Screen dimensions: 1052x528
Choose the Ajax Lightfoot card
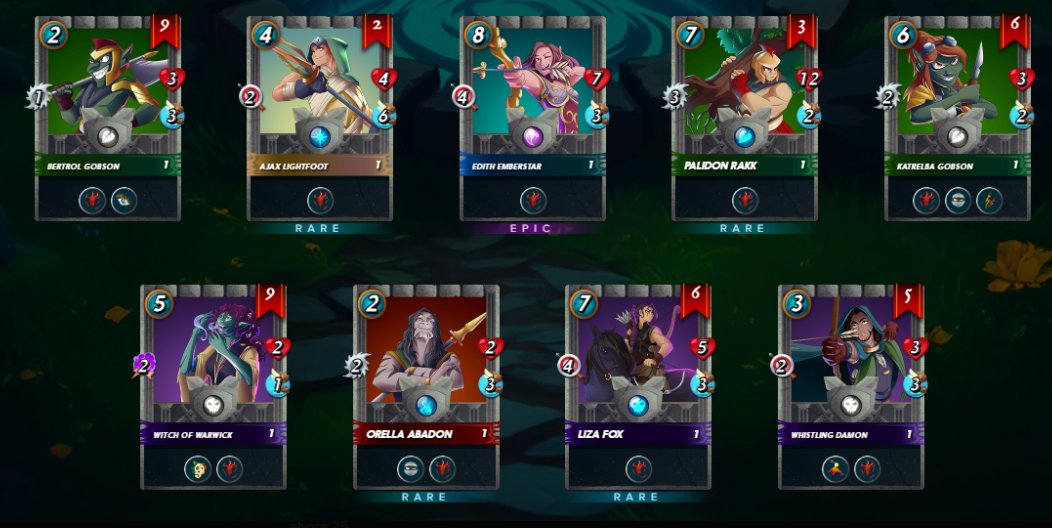[320, 118]
